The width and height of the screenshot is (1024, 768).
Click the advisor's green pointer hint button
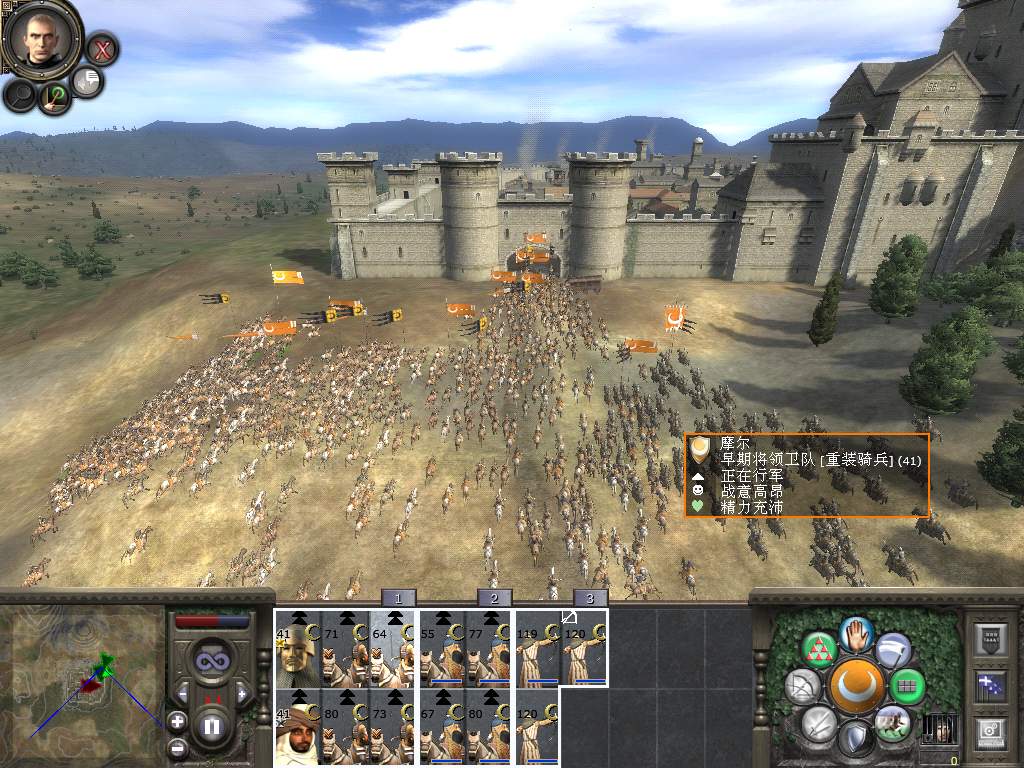pos(55,97)
